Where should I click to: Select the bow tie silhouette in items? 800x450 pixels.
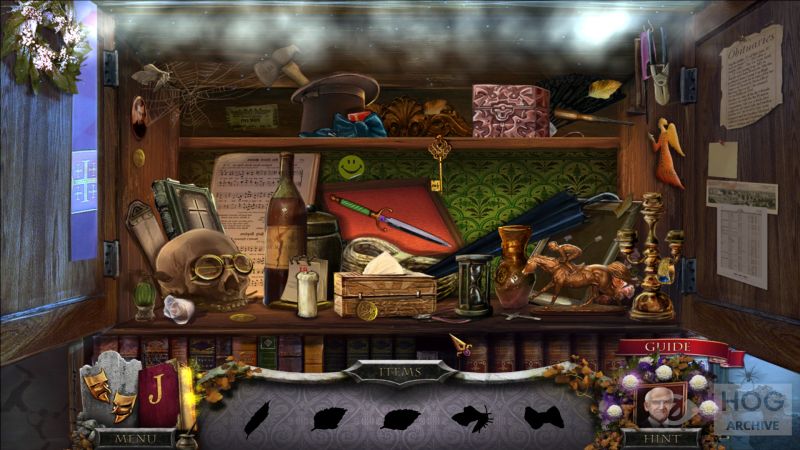(x=542, y=418)
